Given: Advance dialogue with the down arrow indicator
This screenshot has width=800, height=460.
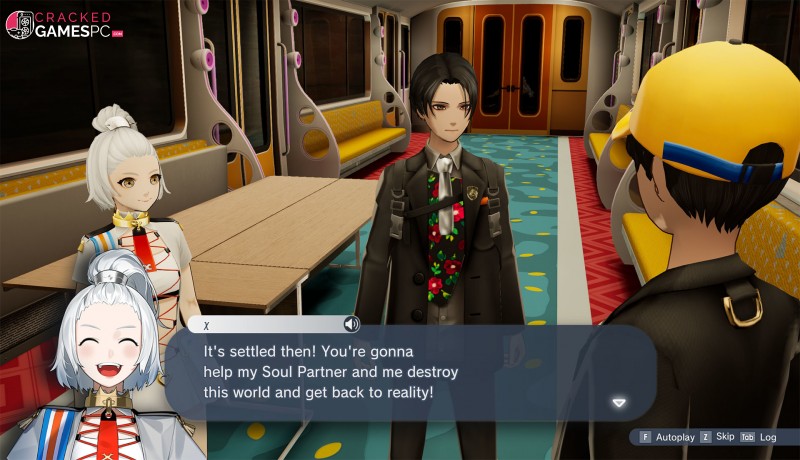Looking at the screenshot, I should (x=619, y=403).
